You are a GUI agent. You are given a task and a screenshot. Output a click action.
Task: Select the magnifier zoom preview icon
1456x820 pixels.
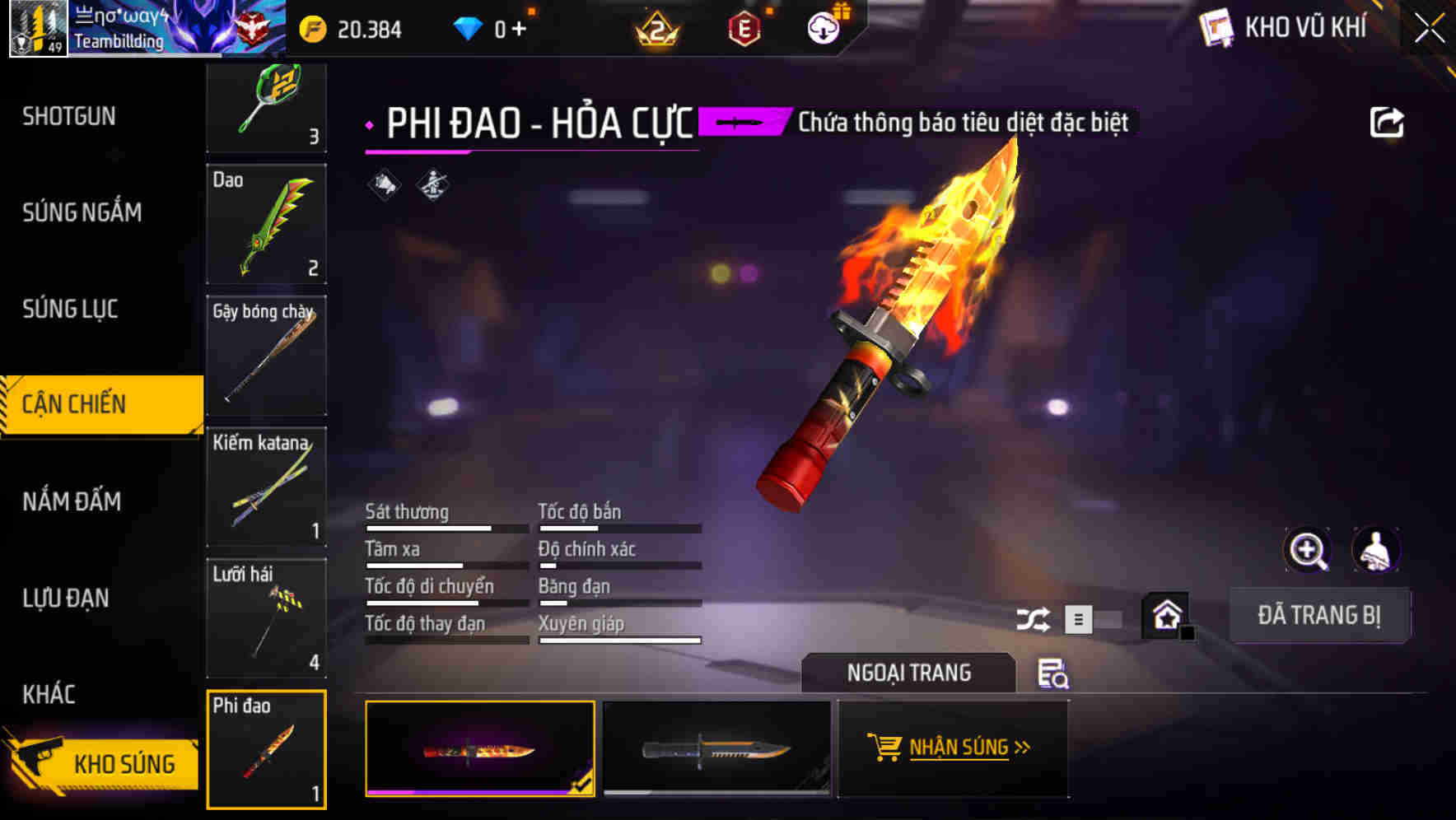[x=1309, y=550]
